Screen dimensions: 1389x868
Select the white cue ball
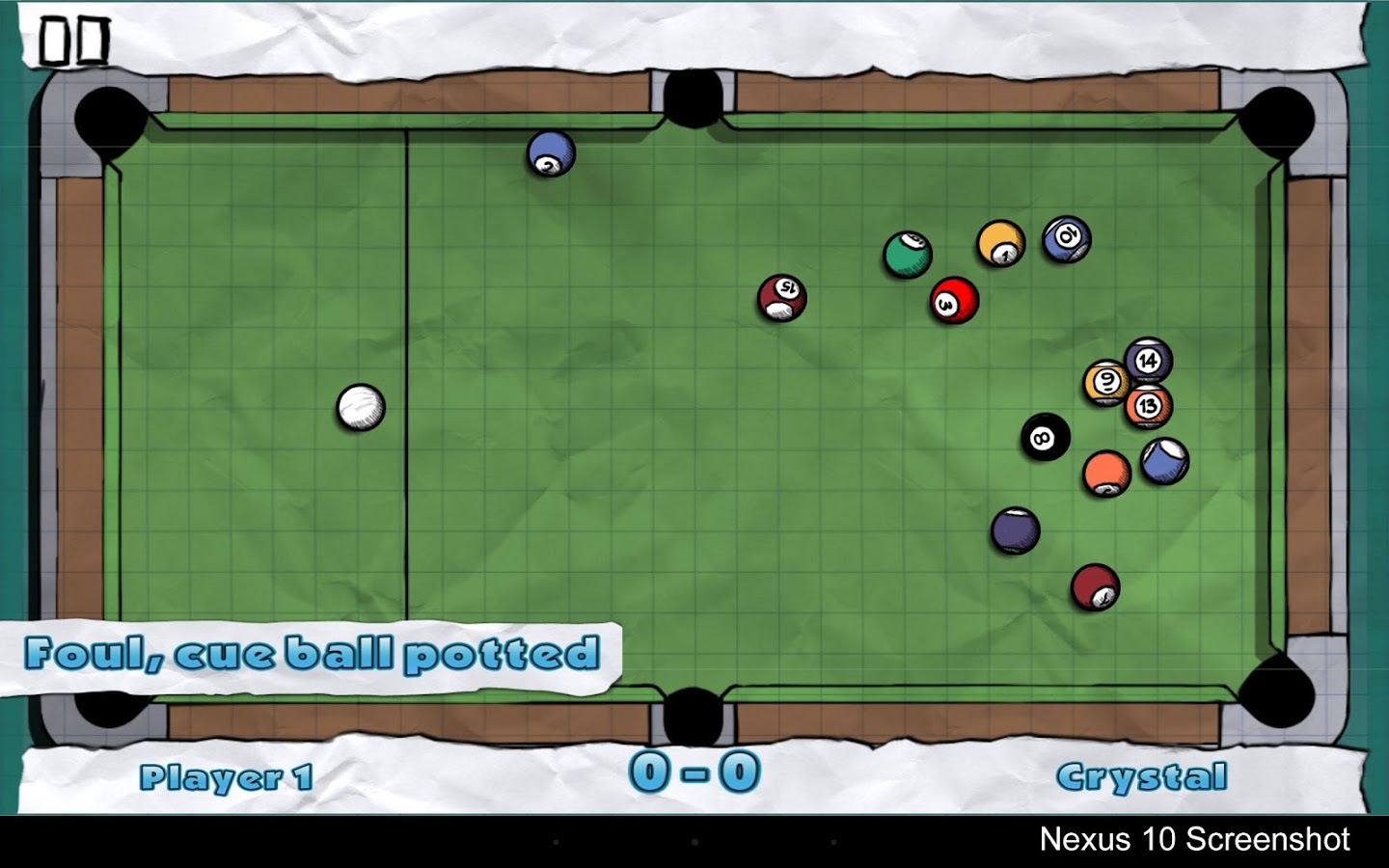362,409
